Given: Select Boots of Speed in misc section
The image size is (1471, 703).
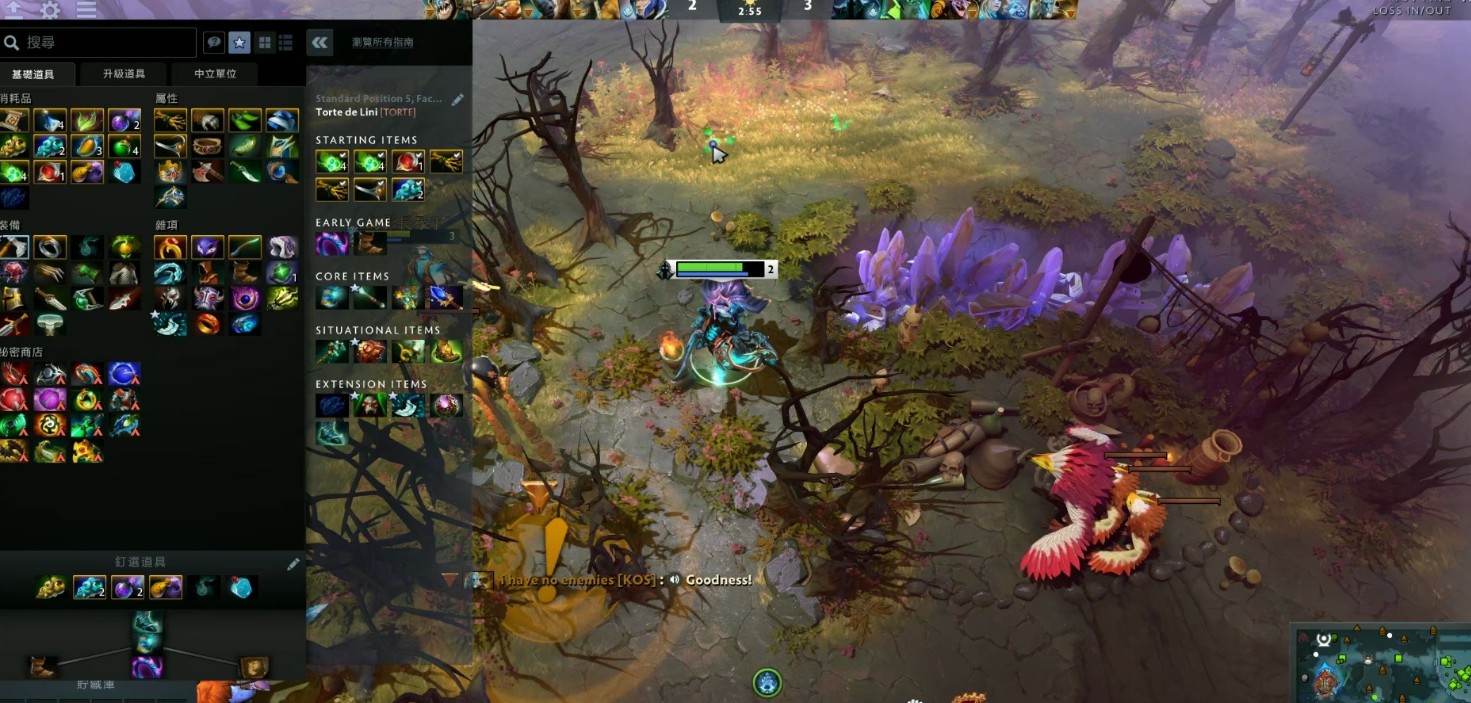Looking at the screenshot, I should [x=244, y=272].
